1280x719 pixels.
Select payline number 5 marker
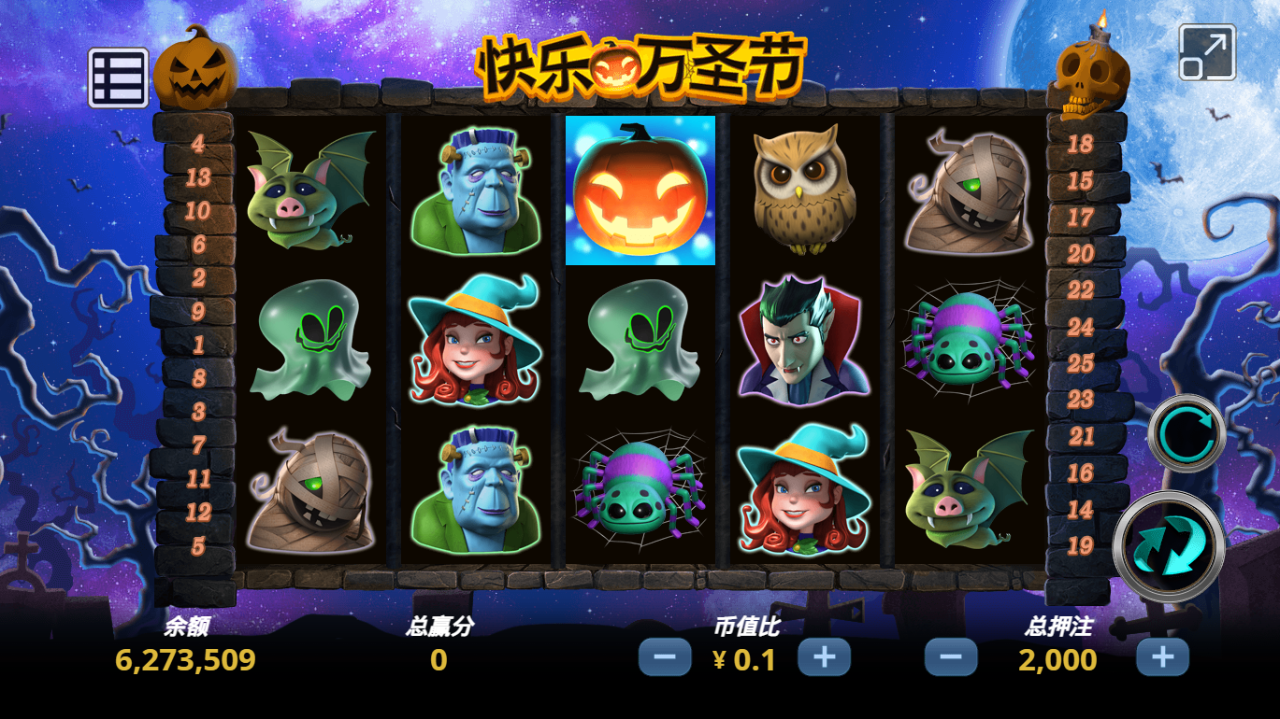click(198, 546)
